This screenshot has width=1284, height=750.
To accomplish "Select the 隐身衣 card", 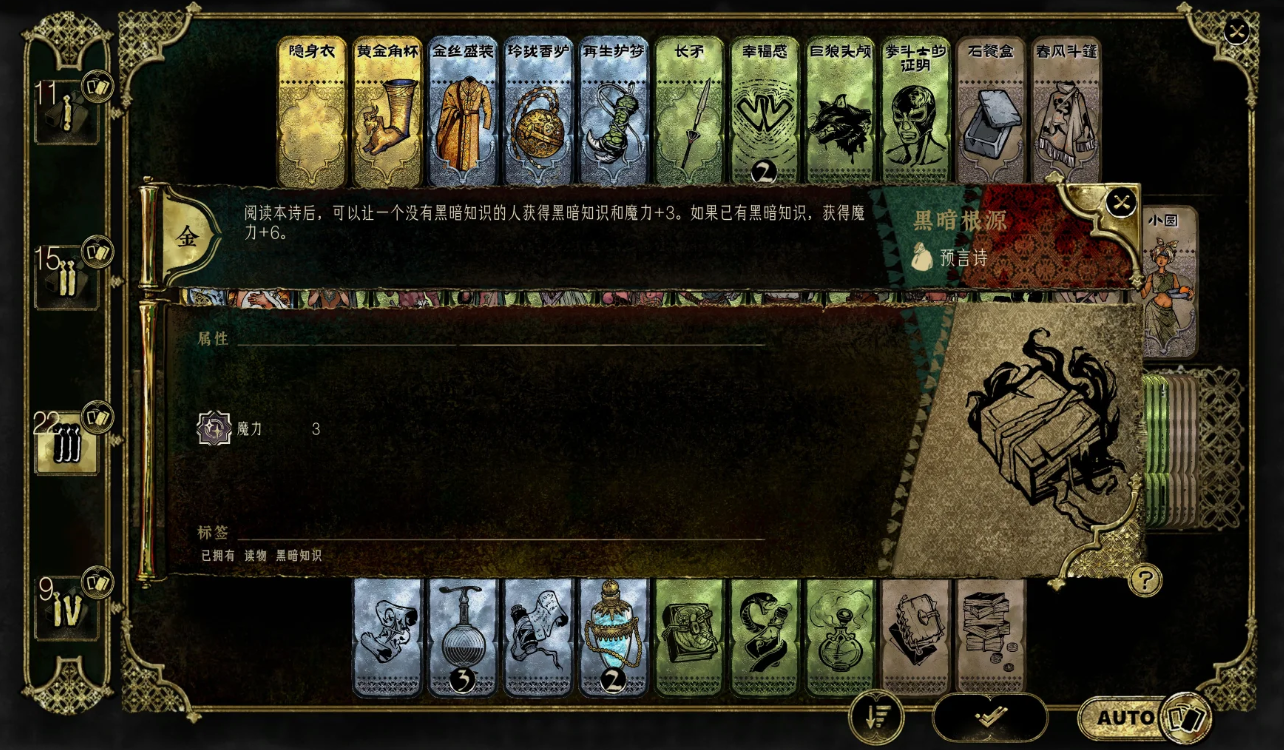I will point(311,112).
